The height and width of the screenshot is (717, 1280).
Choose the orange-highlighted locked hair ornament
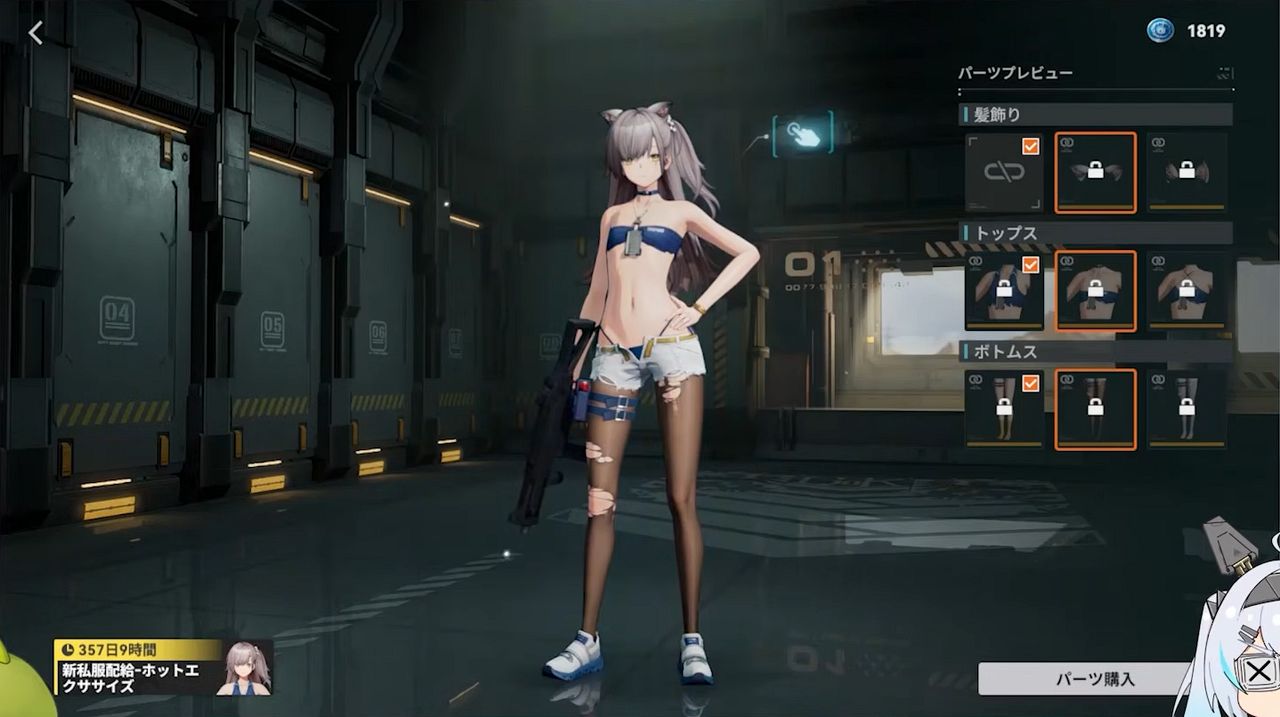click(x=1095, y=172)
